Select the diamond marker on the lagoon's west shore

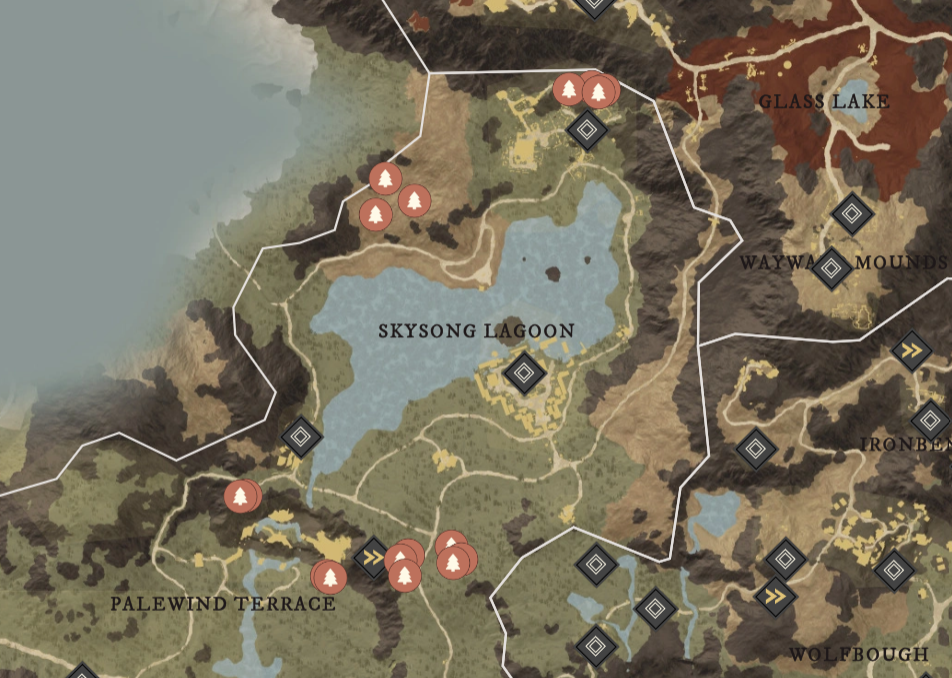click(x=301, y=436)
